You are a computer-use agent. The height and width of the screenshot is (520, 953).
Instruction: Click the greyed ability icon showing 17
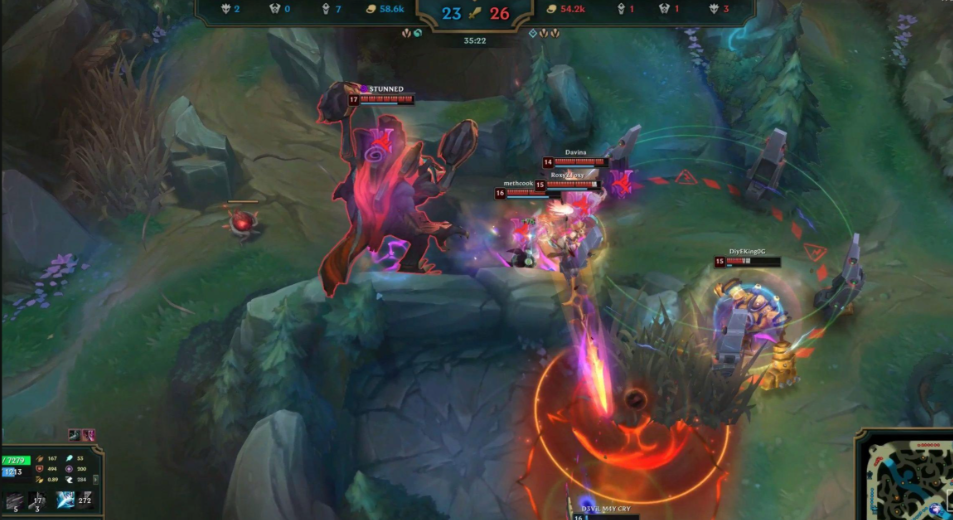point(38,500)
